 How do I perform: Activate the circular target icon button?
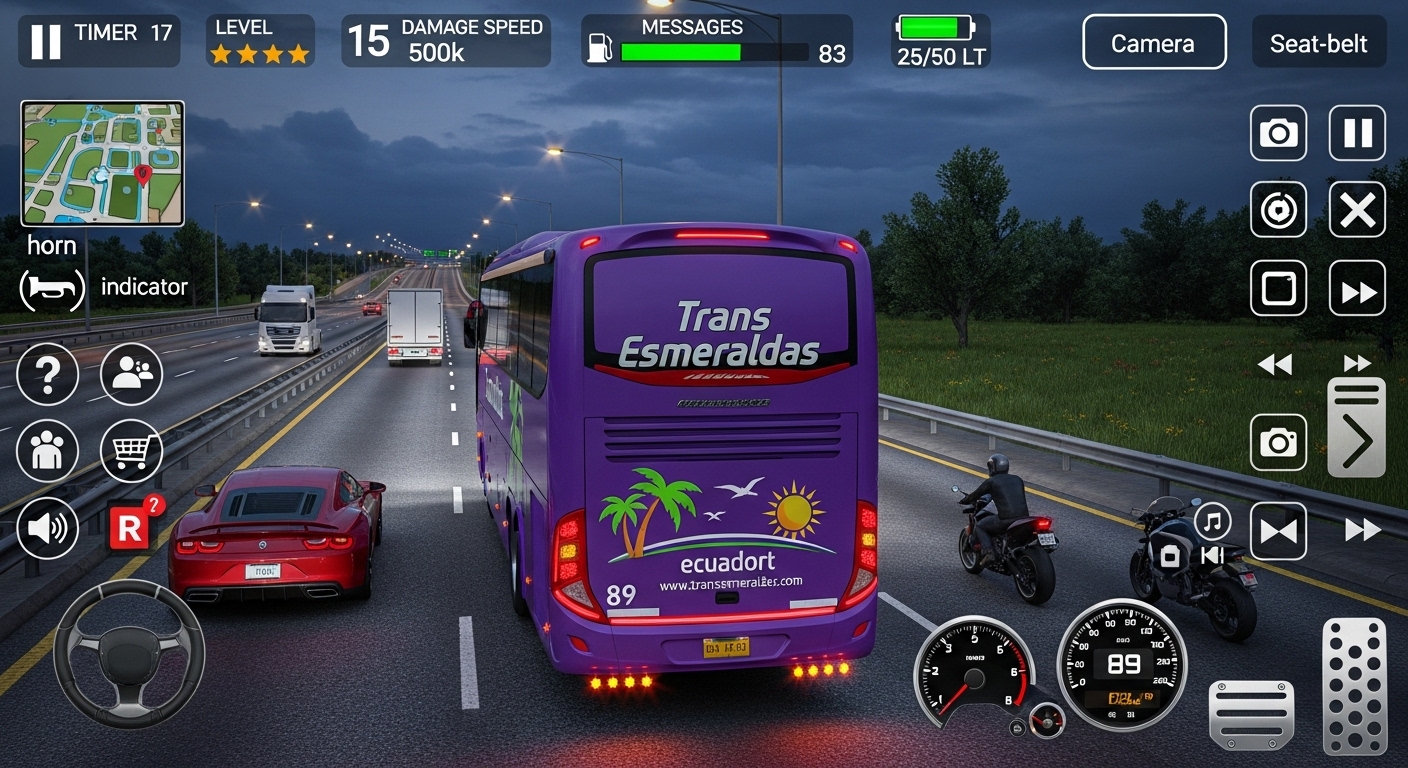point(1278,210)
